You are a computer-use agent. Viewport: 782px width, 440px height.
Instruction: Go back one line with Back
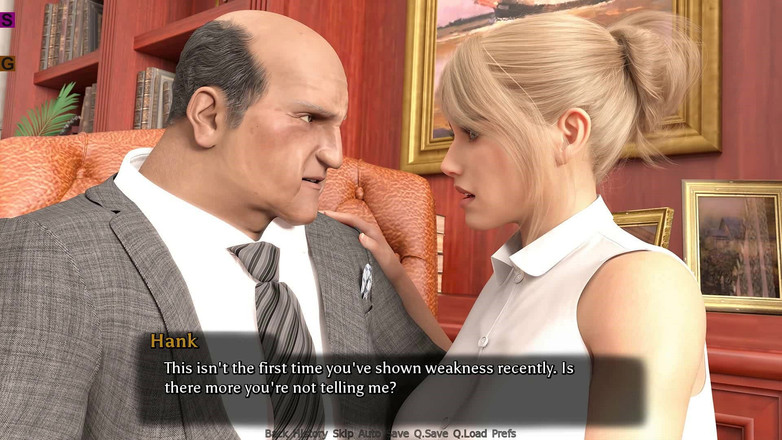tap(276, 433)
